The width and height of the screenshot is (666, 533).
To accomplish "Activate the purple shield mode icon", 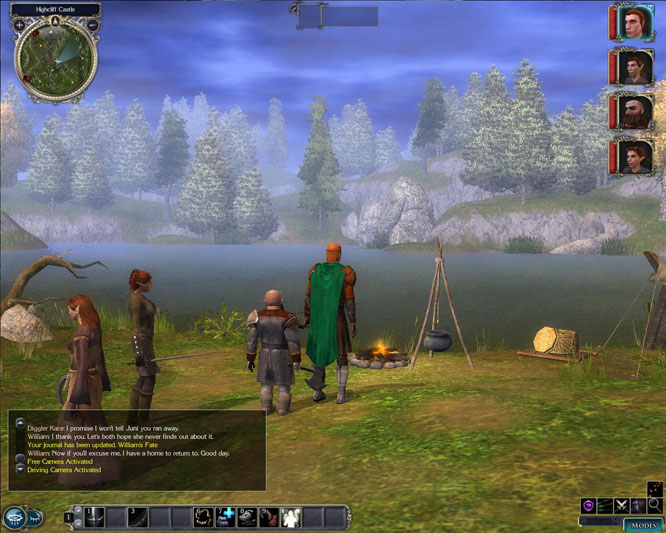I will tap(589, 506).
